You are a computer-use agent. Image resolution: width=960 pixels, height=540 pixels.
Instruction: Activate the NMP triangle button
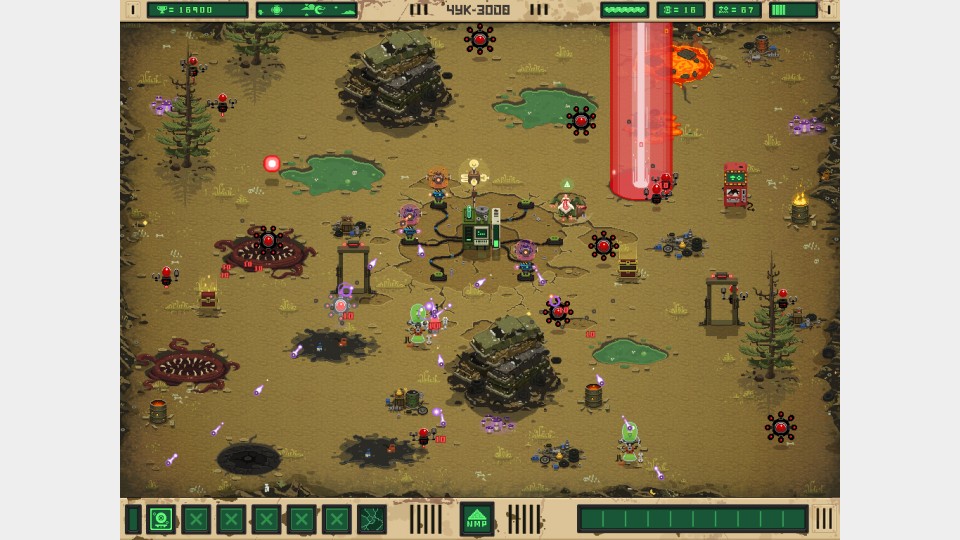point(477,519)
